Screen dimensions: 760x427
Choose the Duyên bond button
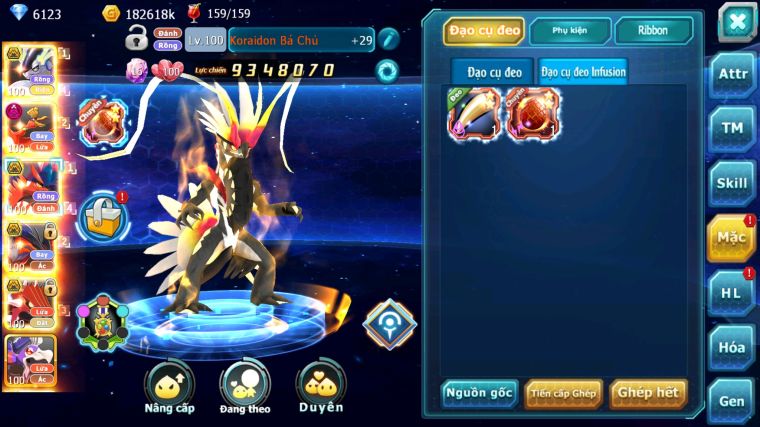tap(321, 386)
